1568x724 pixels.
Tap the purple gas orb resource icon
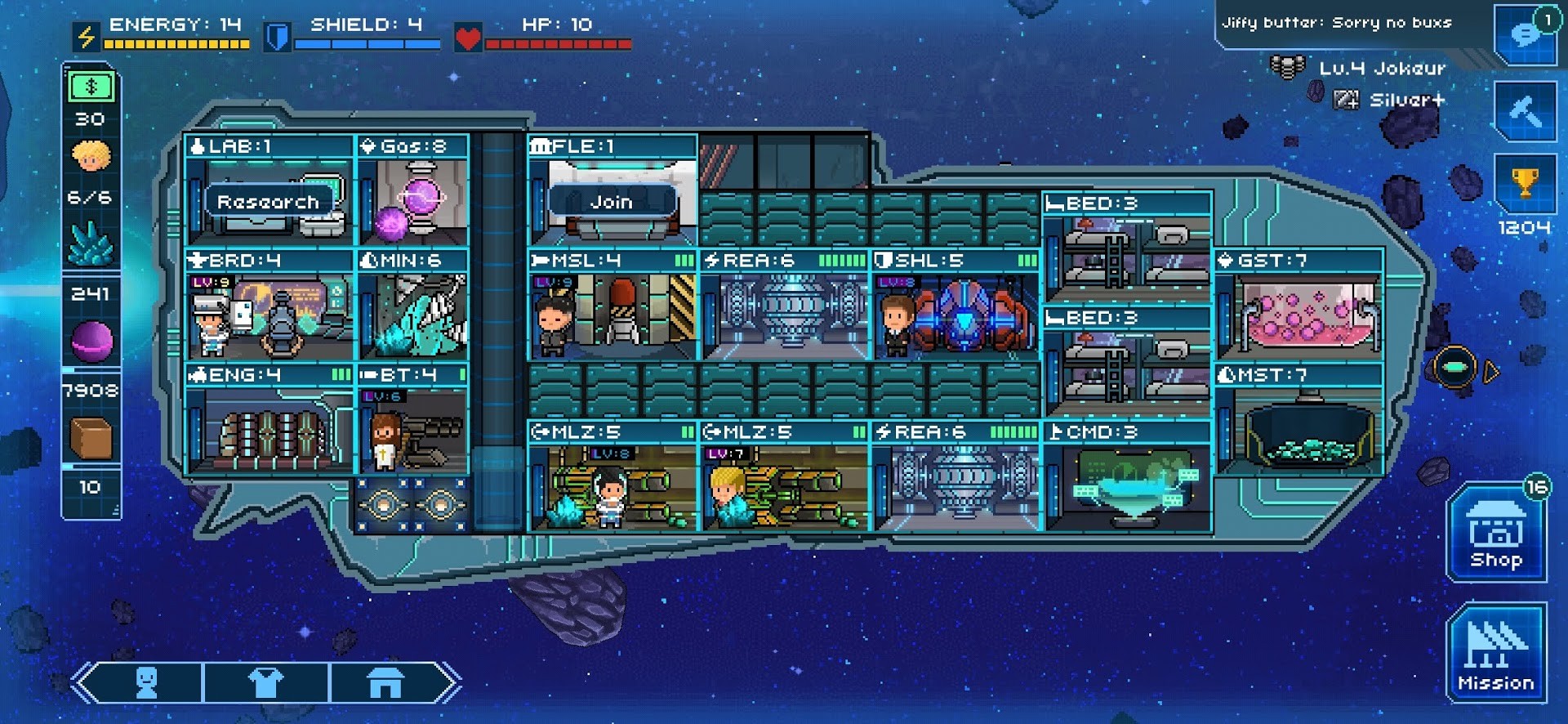pyautogui.click(x=91, y=341)
